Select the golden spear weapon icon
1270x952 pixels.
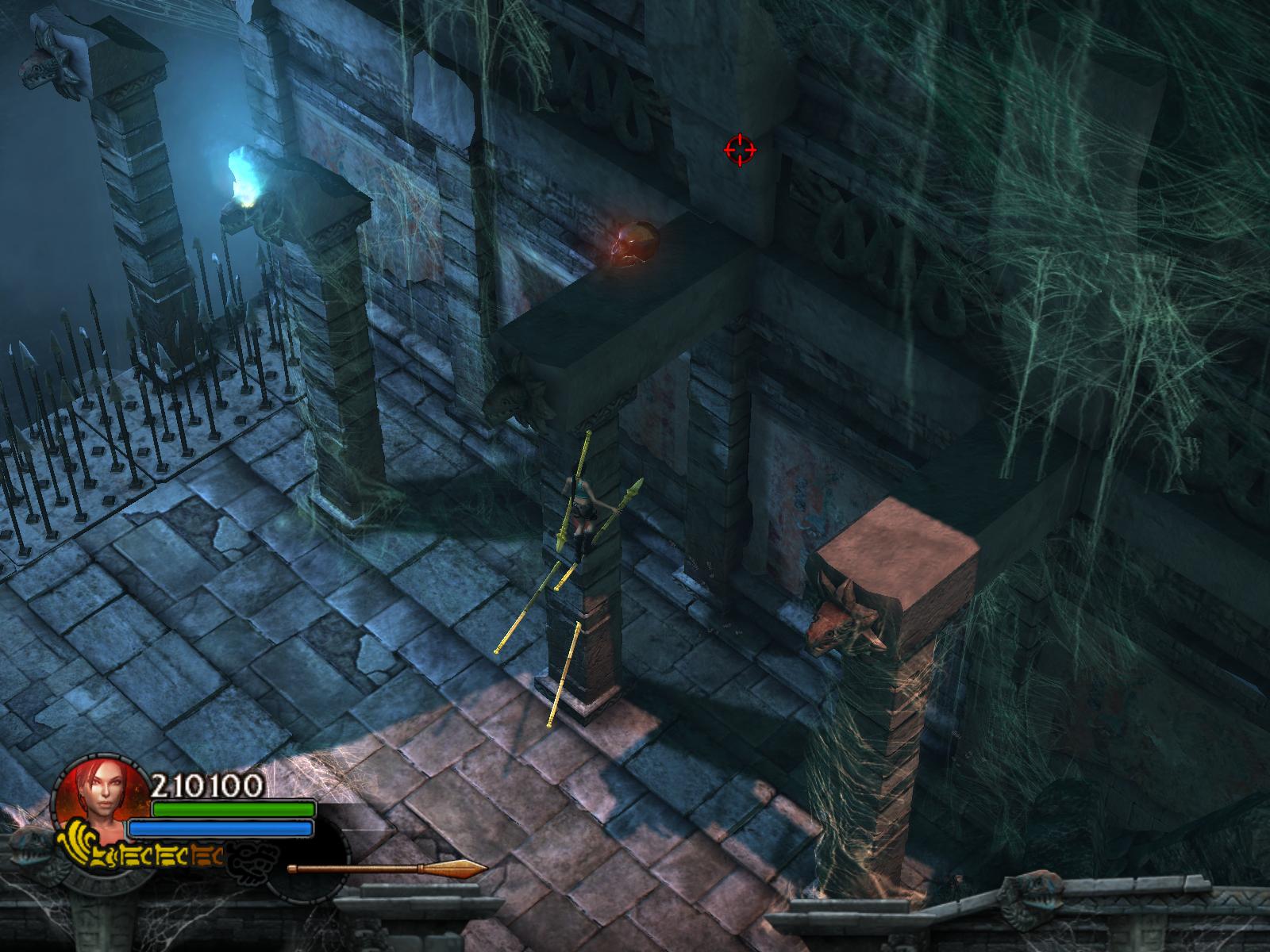387,869
